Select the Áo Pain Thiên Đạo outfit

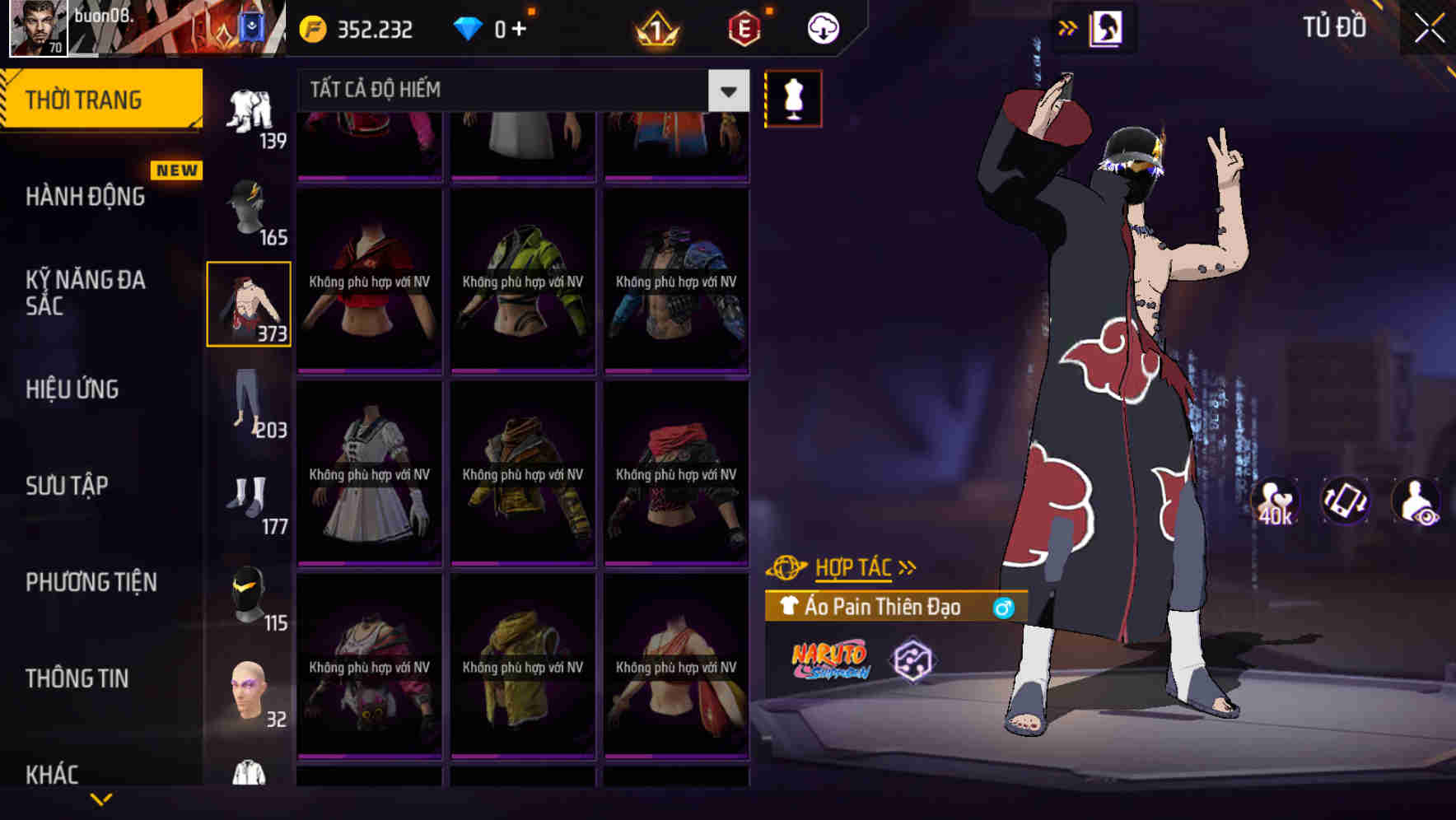[x=881, y=607]
